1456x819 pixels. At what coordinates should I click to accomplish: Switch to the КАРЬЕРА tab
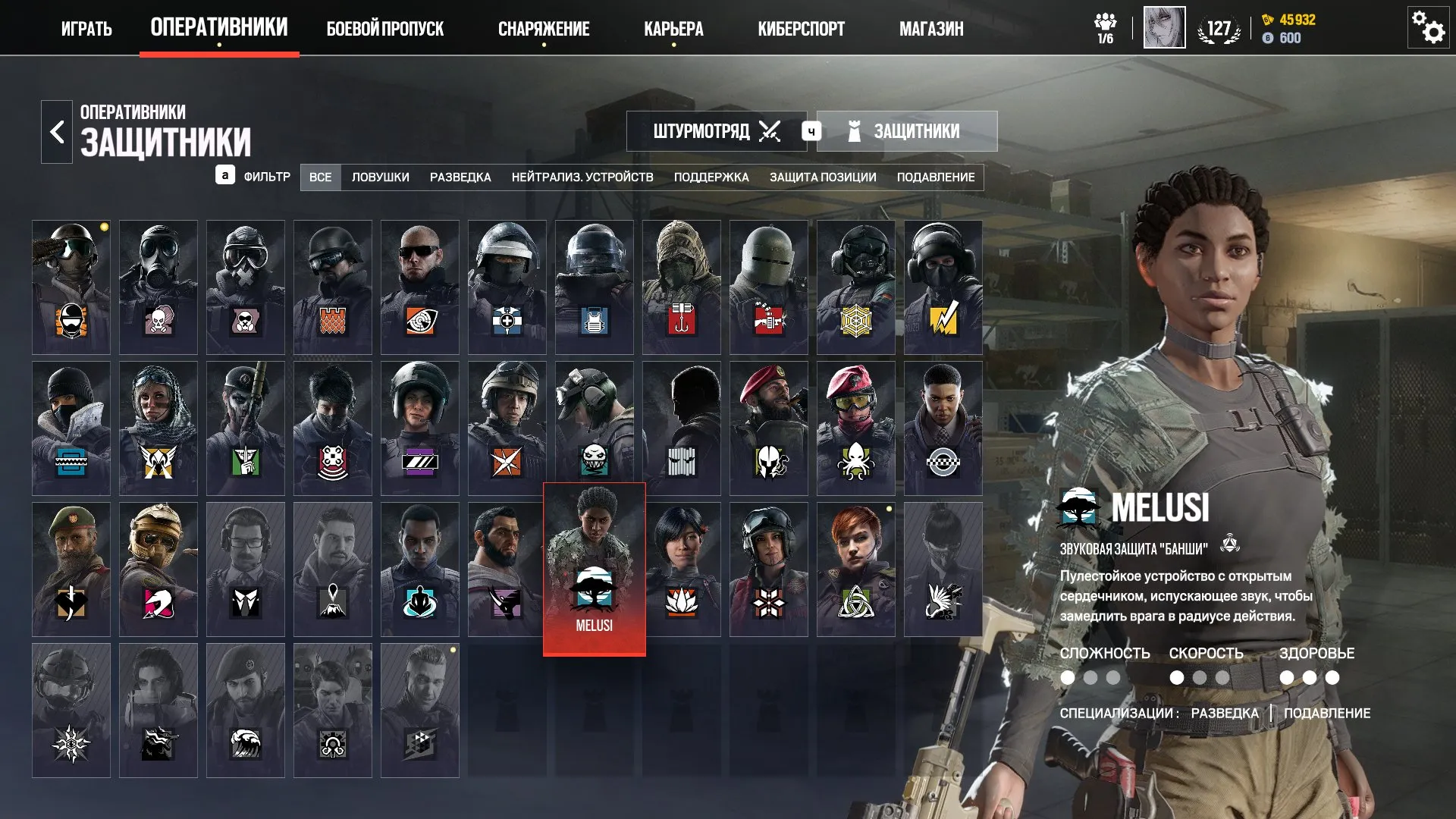(673, 29)
